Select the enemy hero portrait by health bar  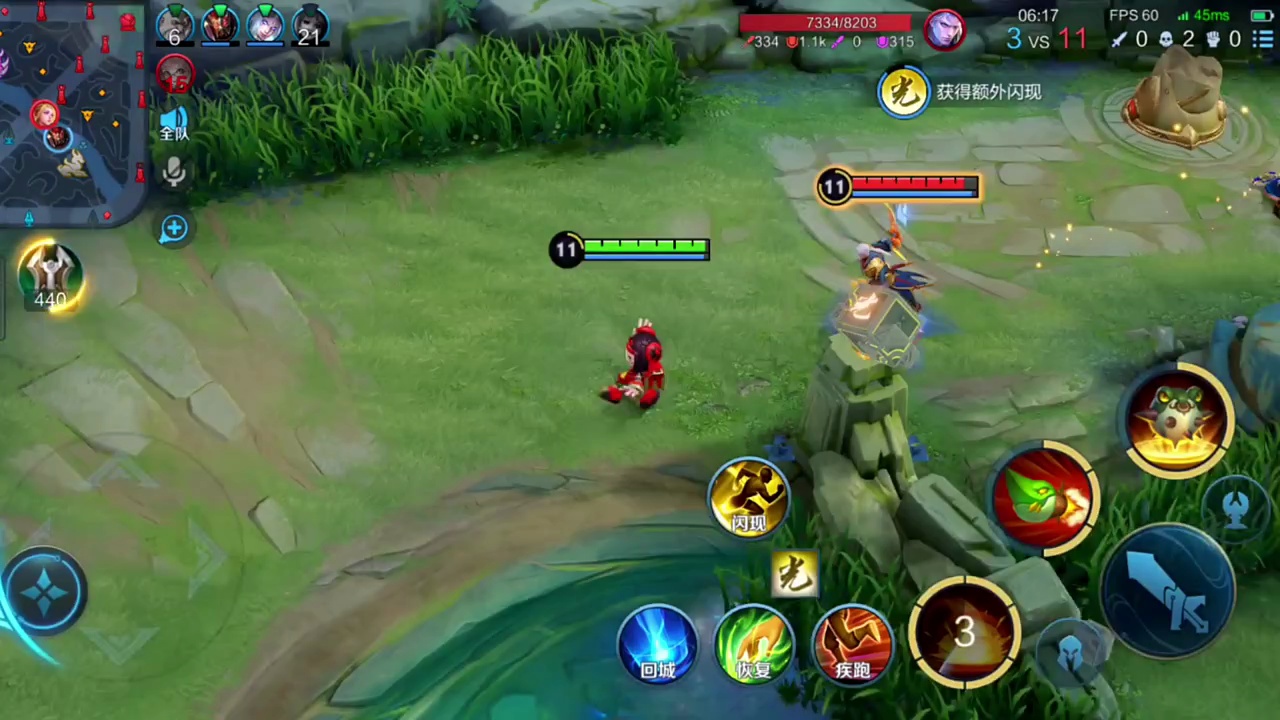(x=943, y=30)
